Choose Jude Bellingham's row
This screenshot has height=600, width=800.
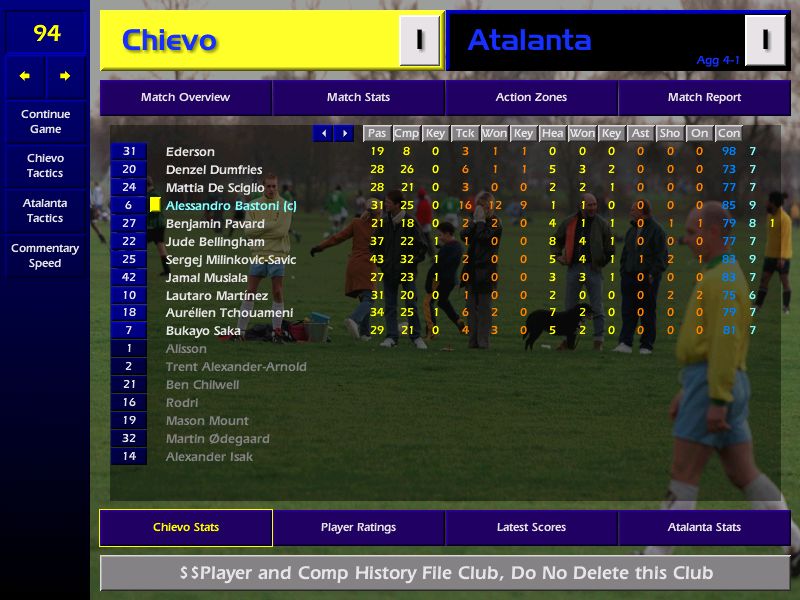[215, 242]
